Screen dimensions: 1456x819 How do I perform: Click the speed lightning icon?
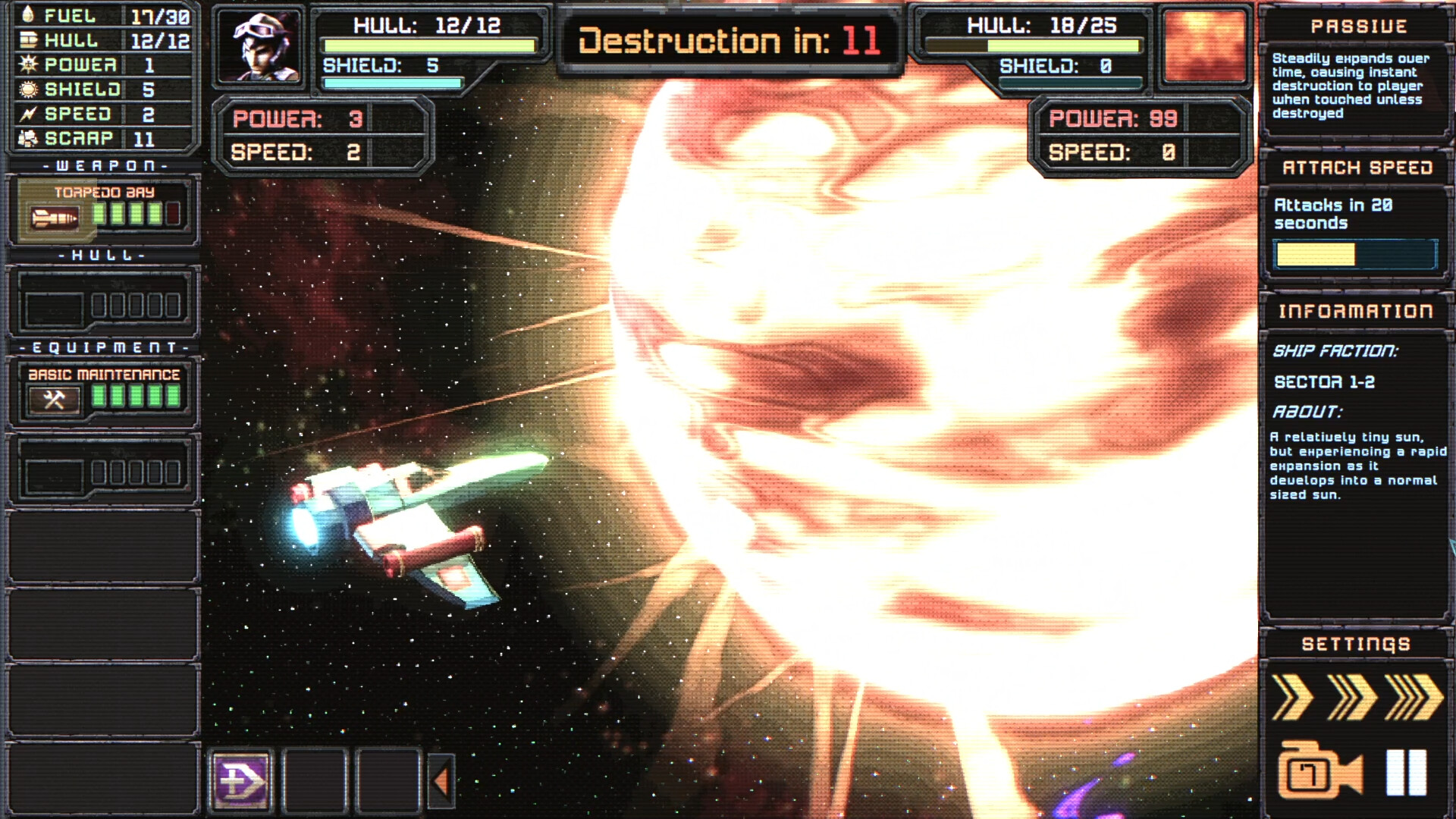click(x=27, y=114)
